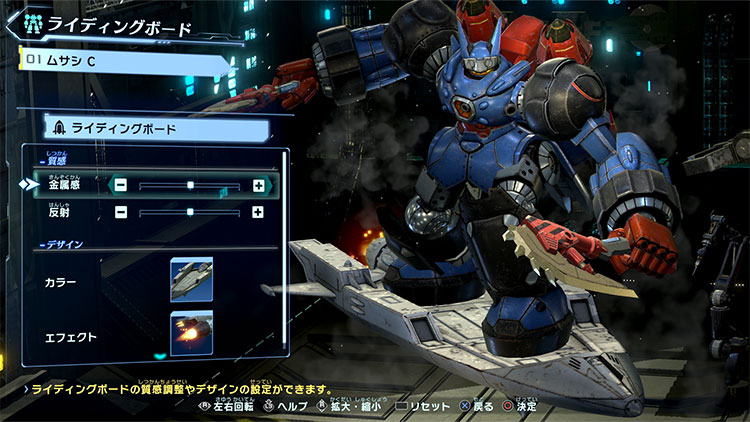Screen dimensions: 750x422
Task: Open the カラー board thumbnail
Action: click(x=191, y=279)
